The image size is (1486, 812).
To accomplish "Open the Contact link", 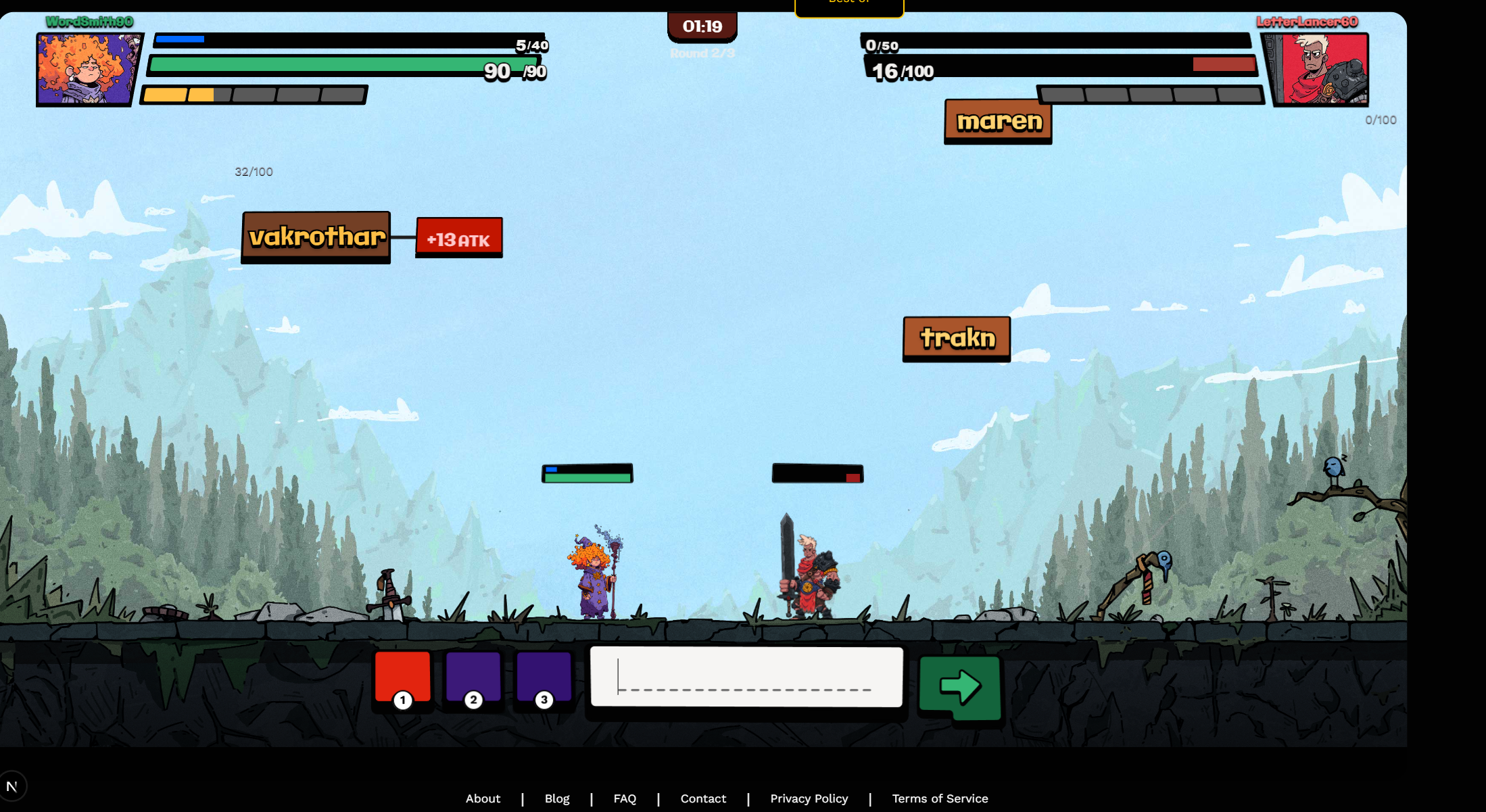I will (x=703, y=798).
